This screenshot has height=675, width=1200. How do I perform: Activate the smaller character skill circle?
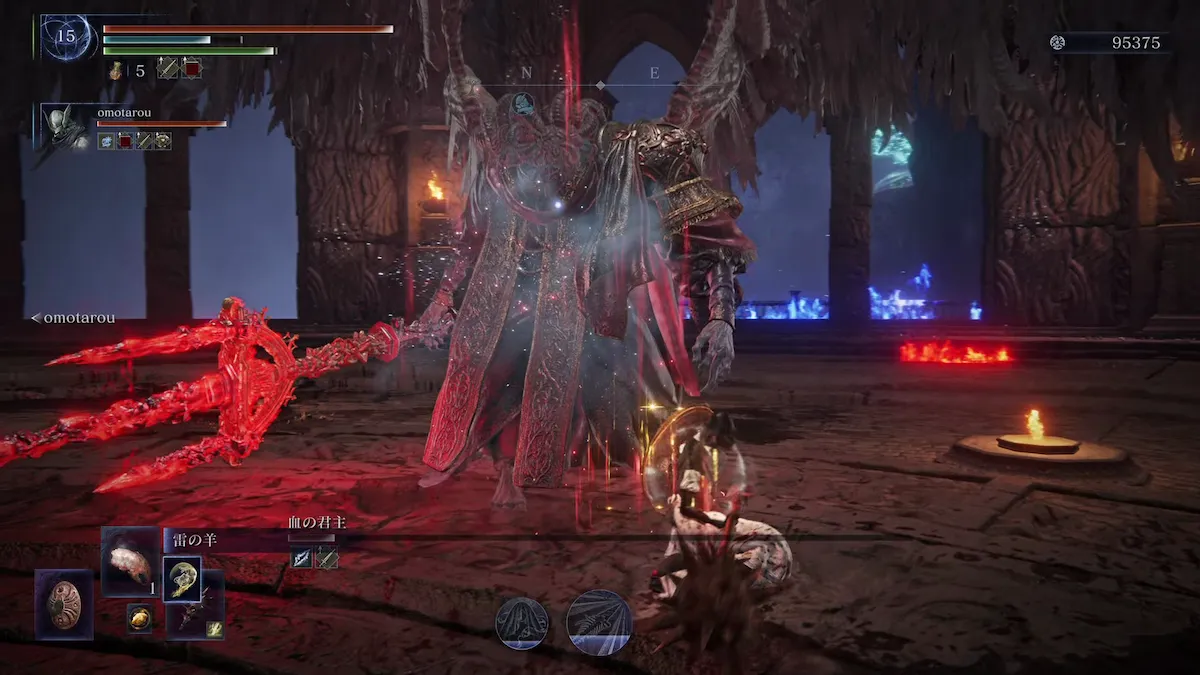pos(522,623)
